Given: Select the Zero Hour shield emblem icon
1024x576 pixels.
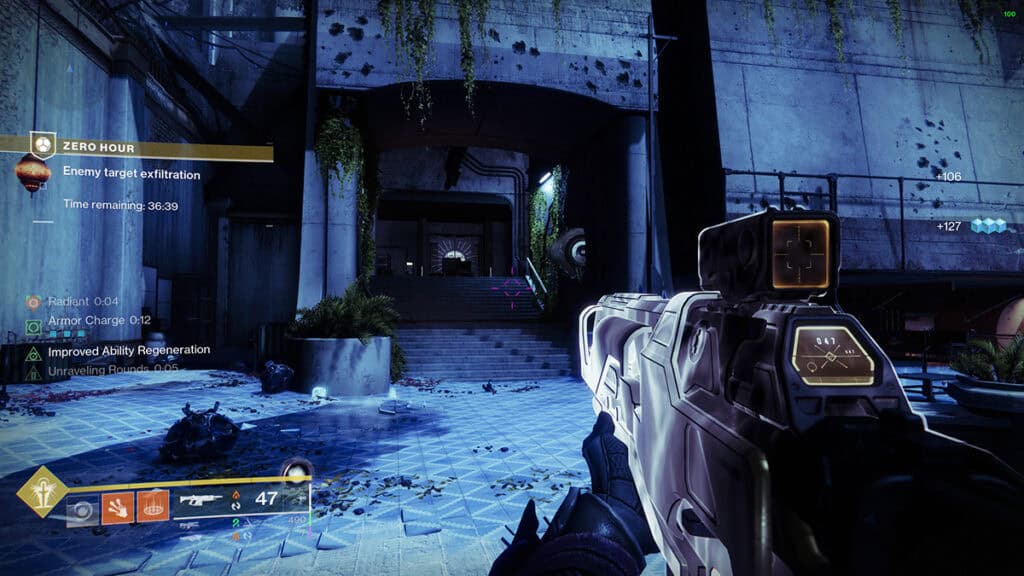Looking at the screenshot, I should click(41, 145).
